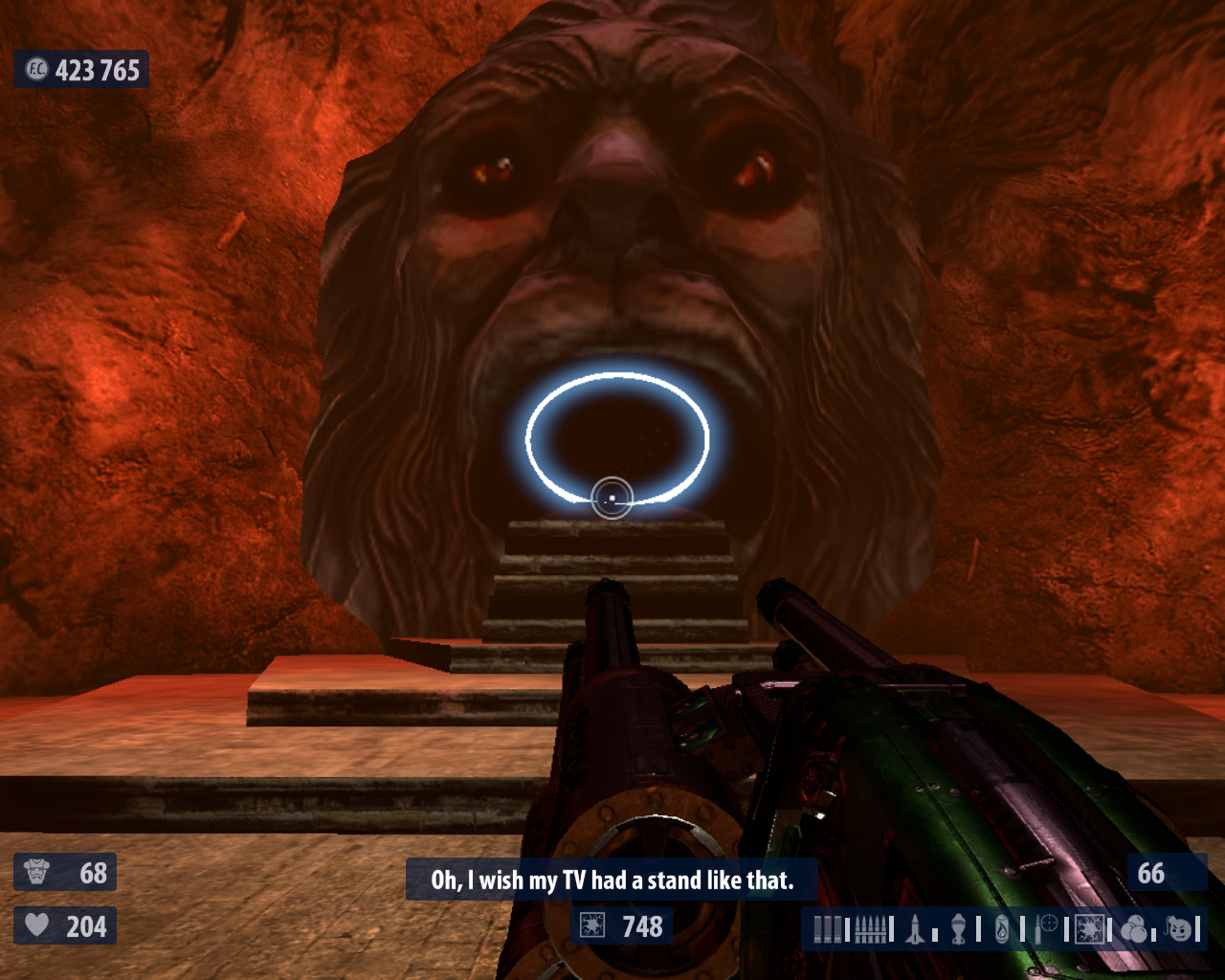Select the shotgun shells ammo icon

[x=829, y=928]
